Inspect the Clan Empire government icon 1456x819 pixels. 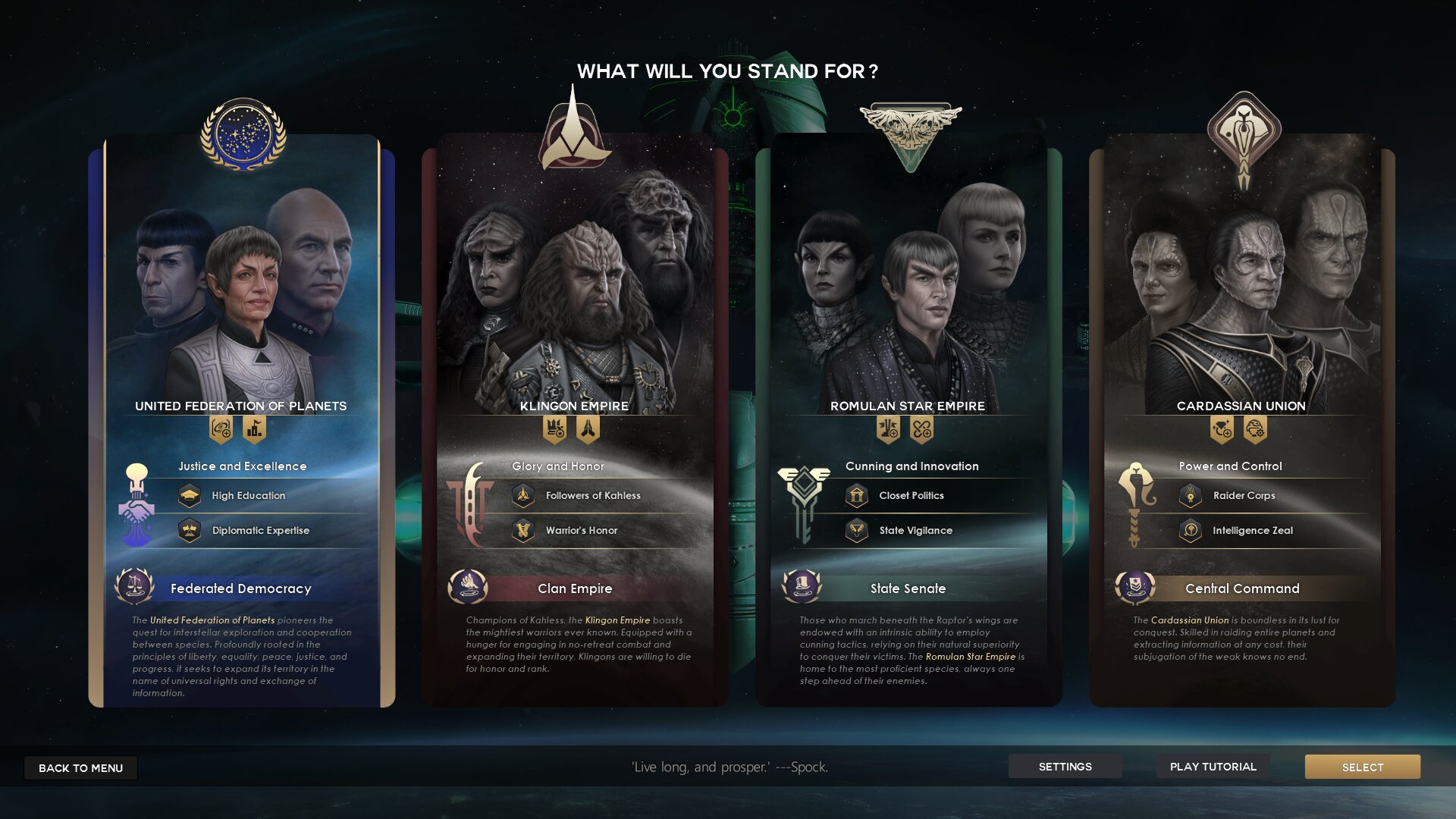pos(468,586)
